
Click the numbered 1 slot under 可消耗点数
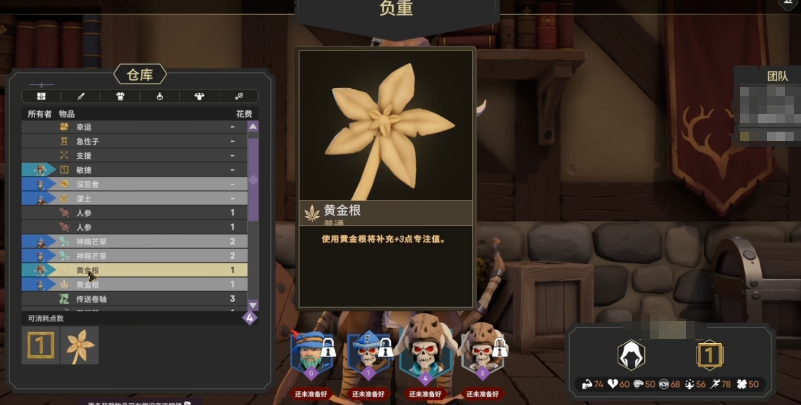coord(40,345)
